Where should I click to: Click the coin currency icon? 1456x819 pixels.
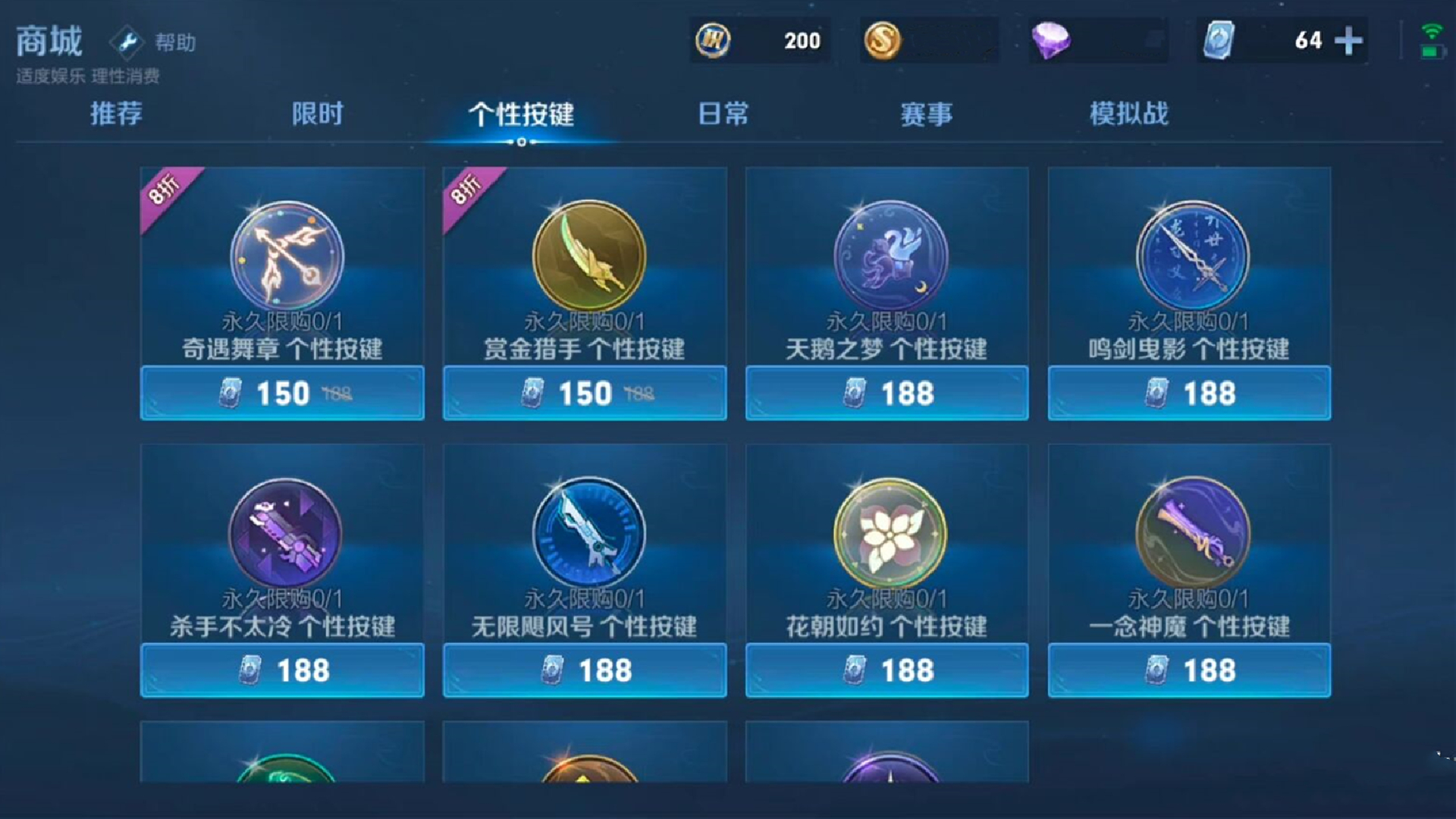(884, 39)
